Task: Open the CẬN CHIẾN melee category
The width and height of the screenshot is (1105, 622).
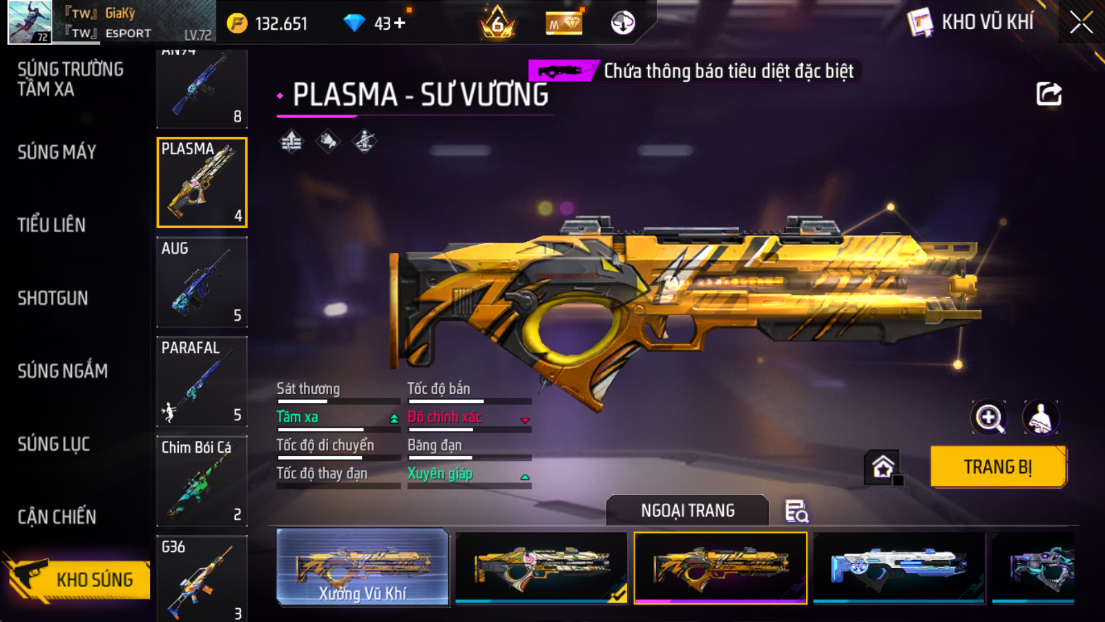Action: click(x=57, y=517)
